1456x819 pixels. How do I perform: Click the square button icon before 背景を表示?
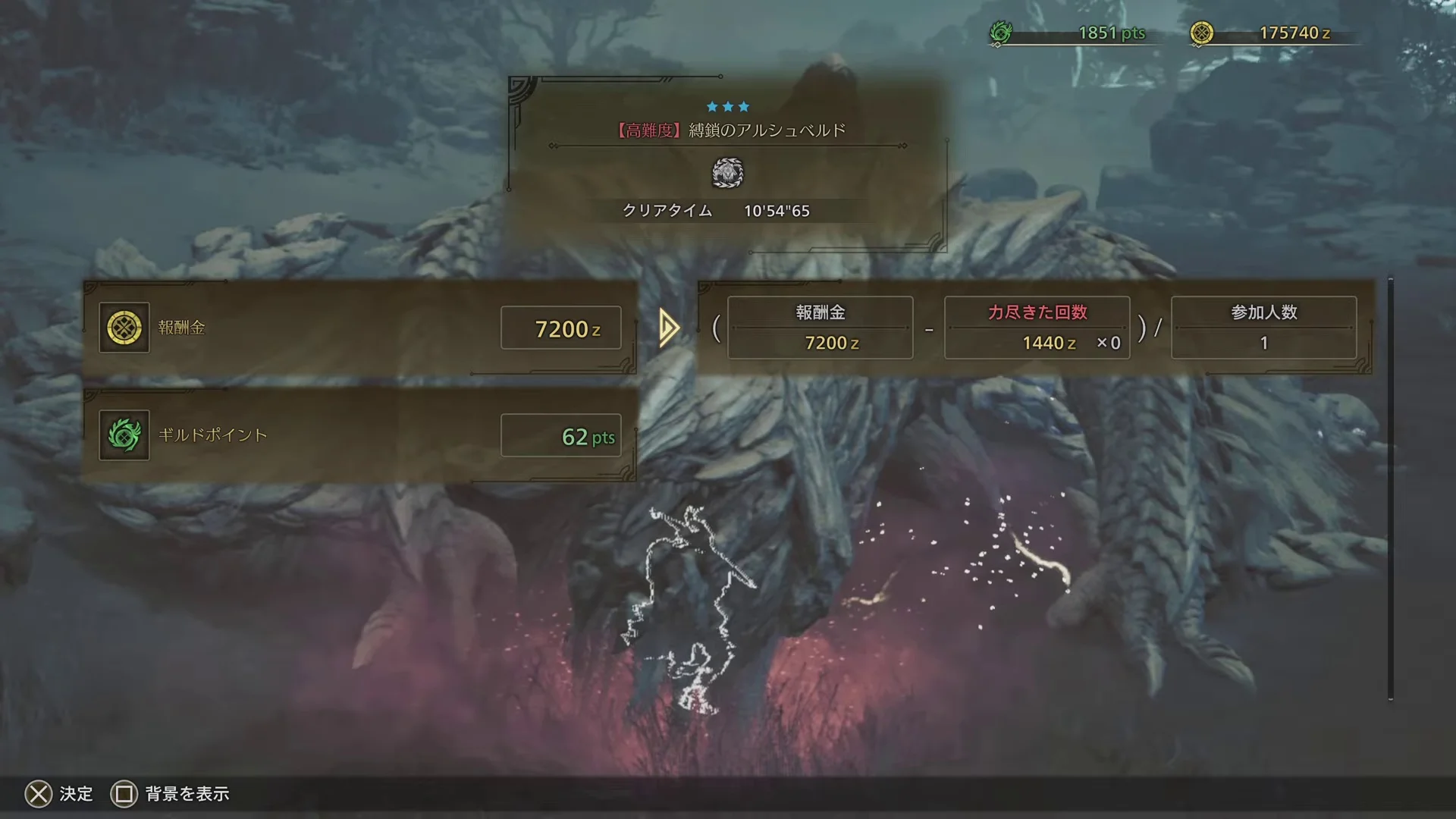[124, 794]
